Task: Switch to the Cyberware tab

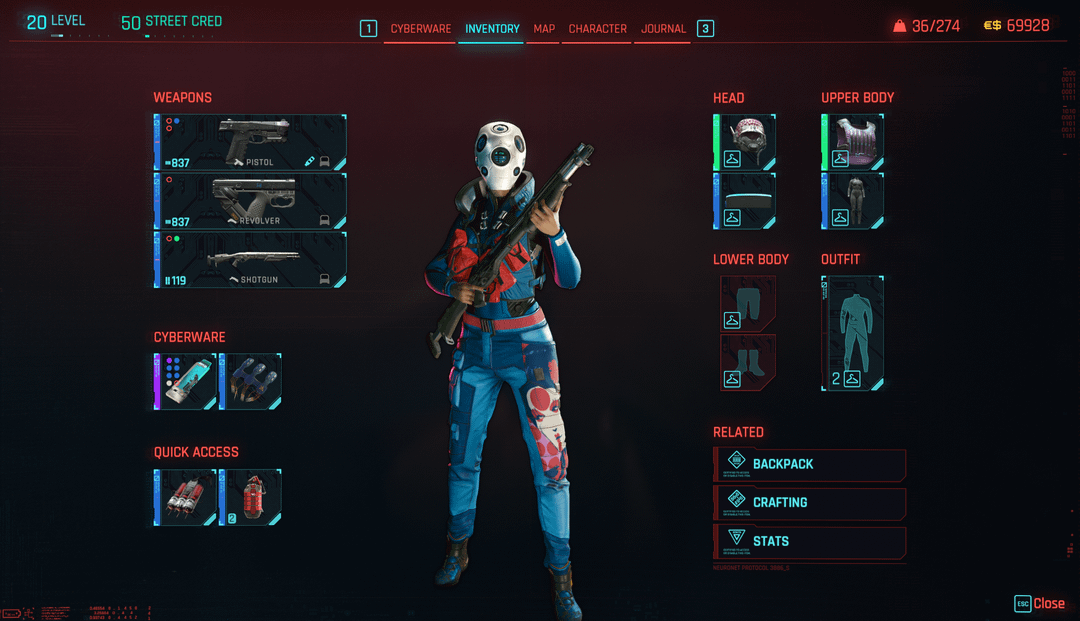Action: 420,29
